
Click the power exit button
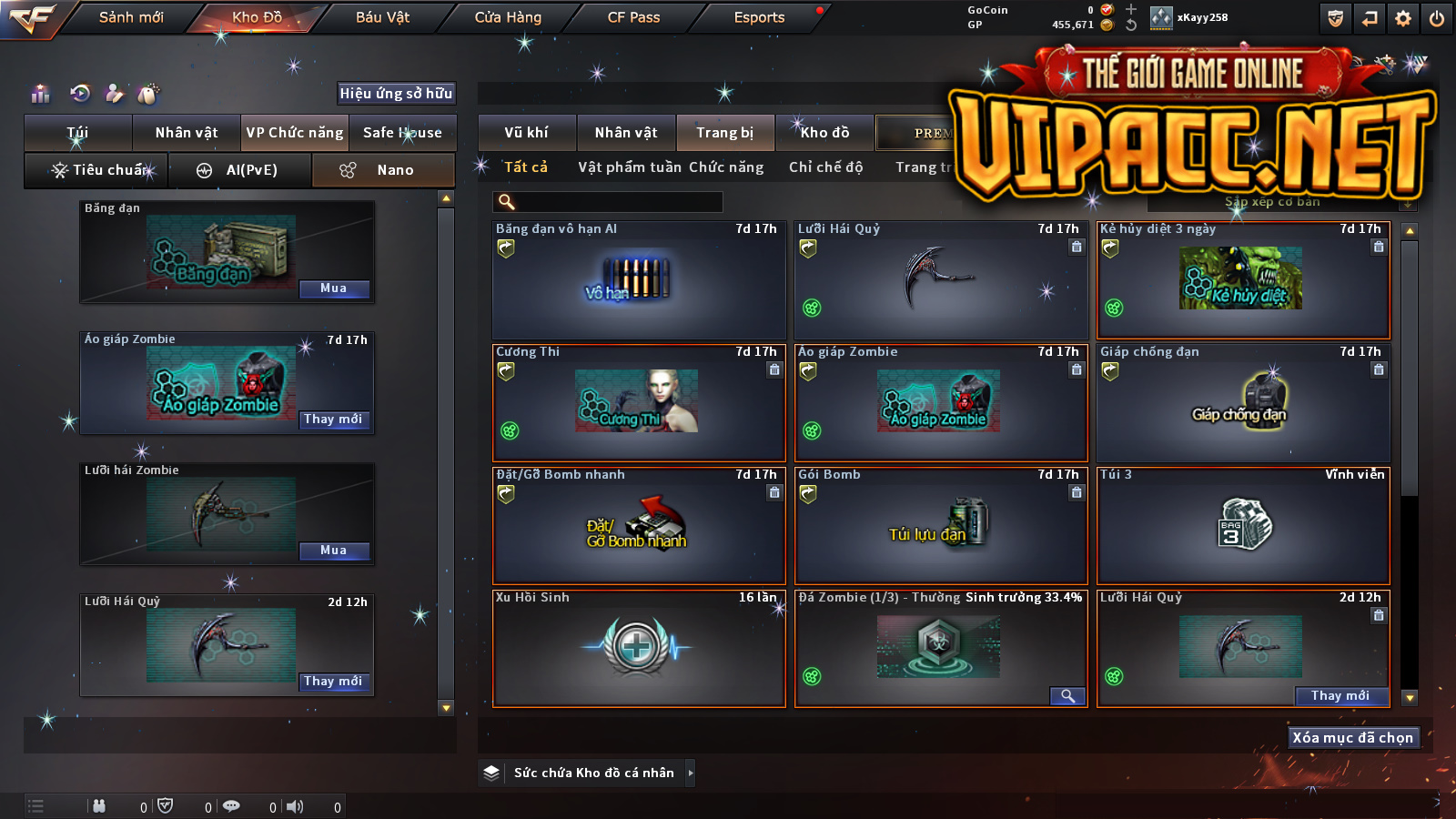tap(1437, 17)
